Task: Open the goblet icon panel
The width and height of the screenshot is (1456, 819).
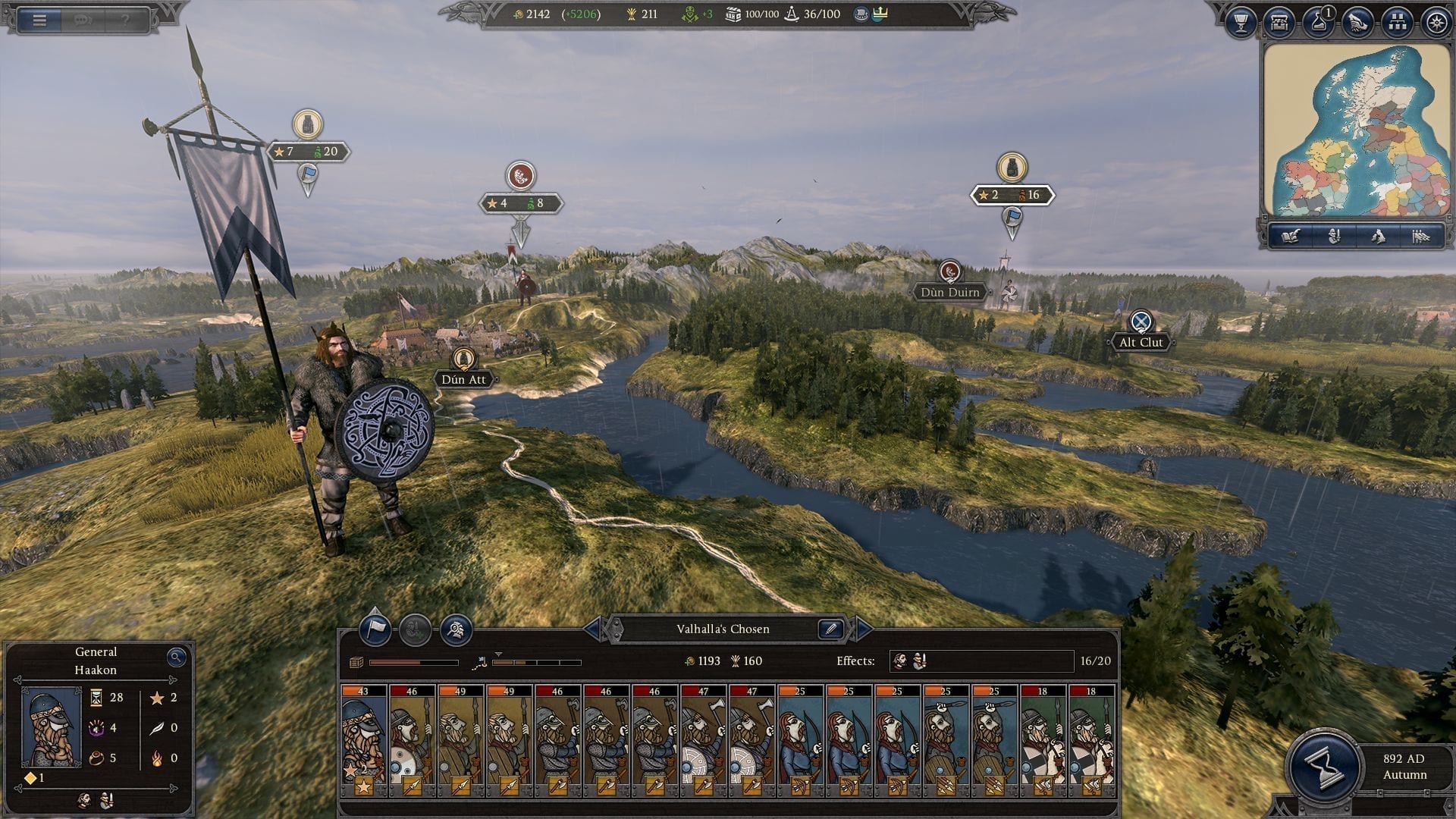Action: 1241,23
